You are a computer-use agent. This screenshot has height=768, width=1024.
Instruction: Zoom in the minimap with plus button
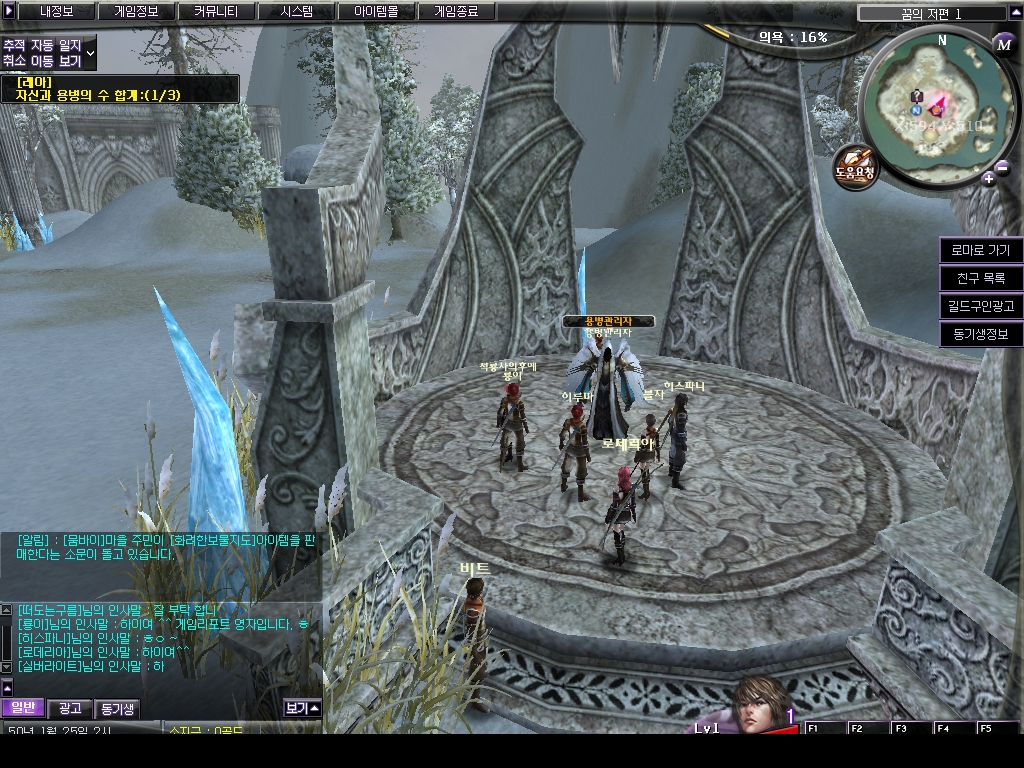click(988, 179)
